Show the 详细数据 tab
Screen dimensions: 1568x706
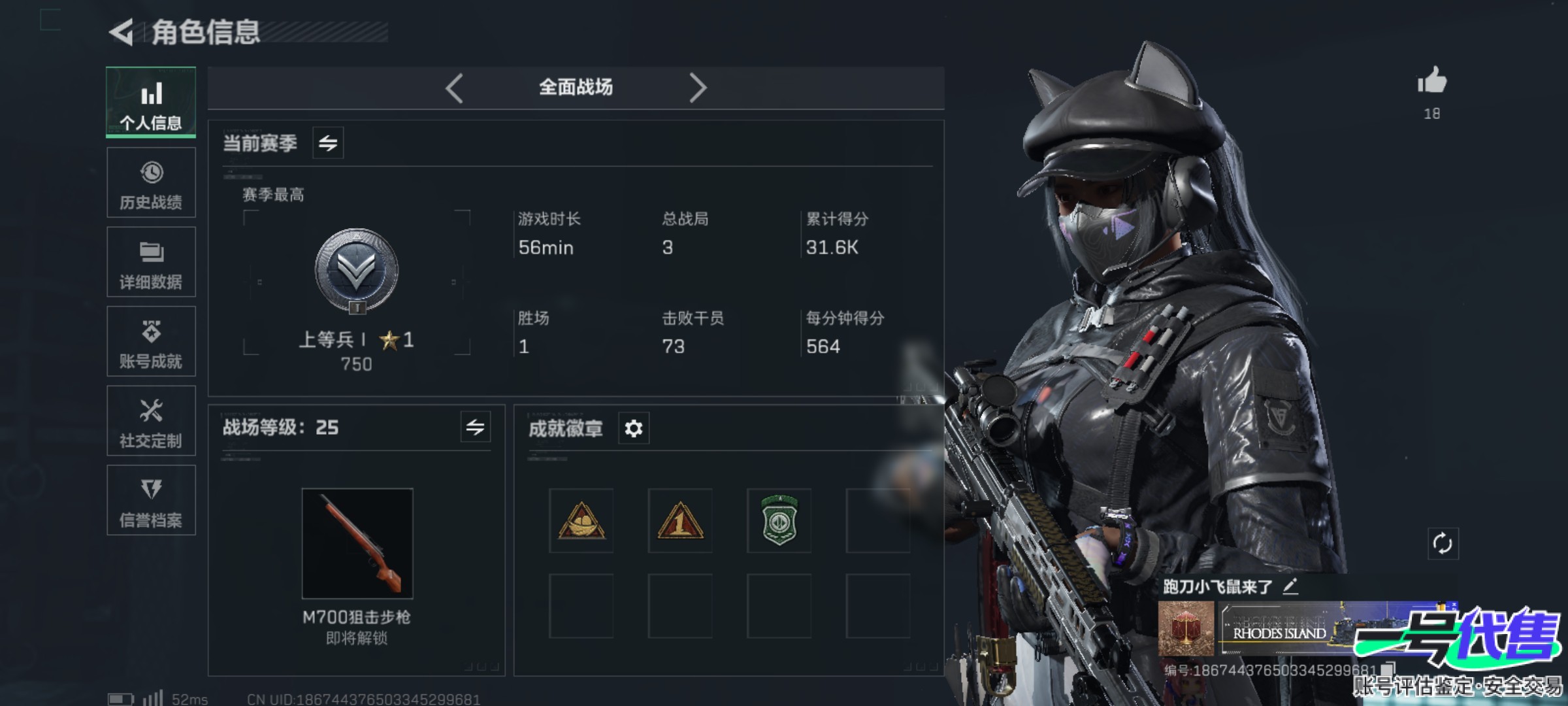[x=151, y=262]
